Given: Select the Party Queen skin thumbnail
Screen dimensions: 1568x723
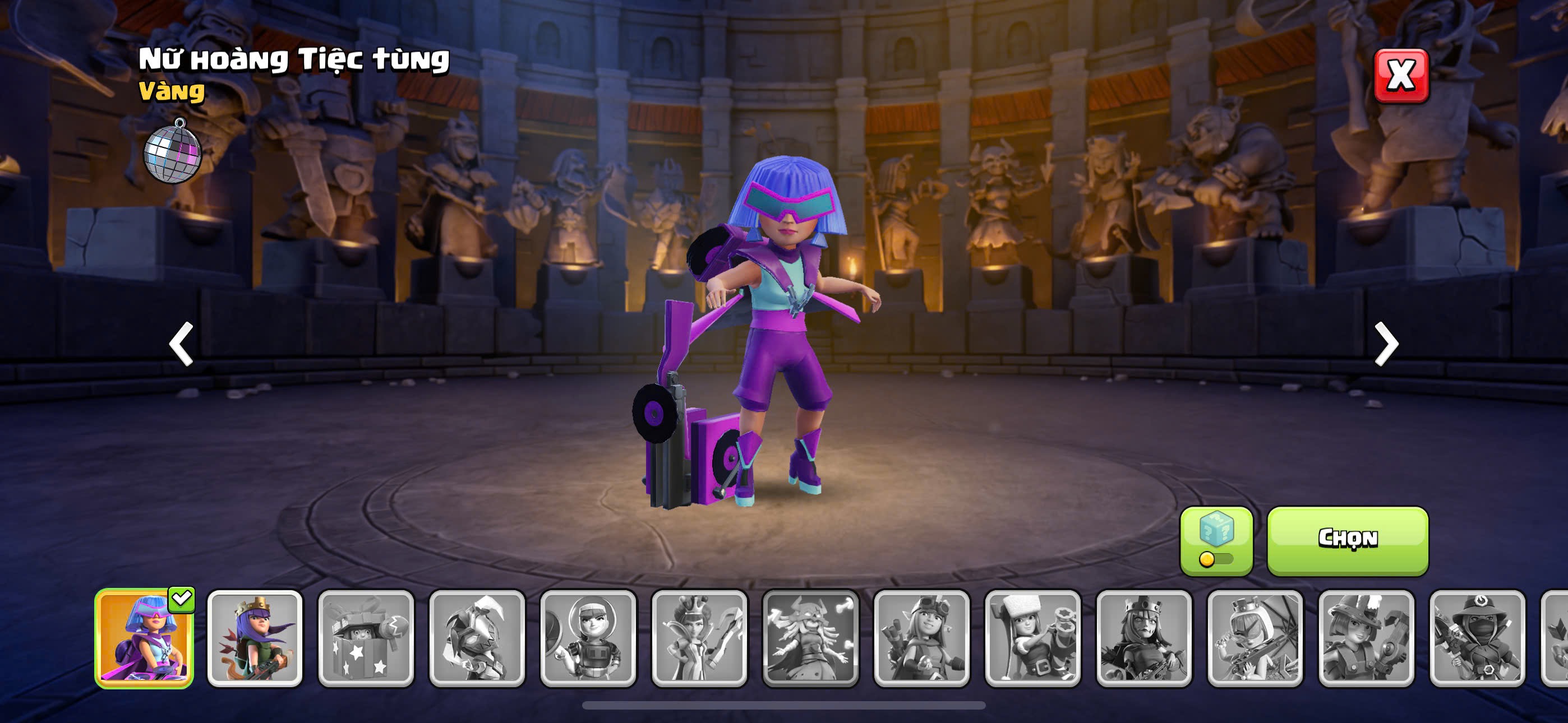Looking at the screenshot, I should (144, 638).
